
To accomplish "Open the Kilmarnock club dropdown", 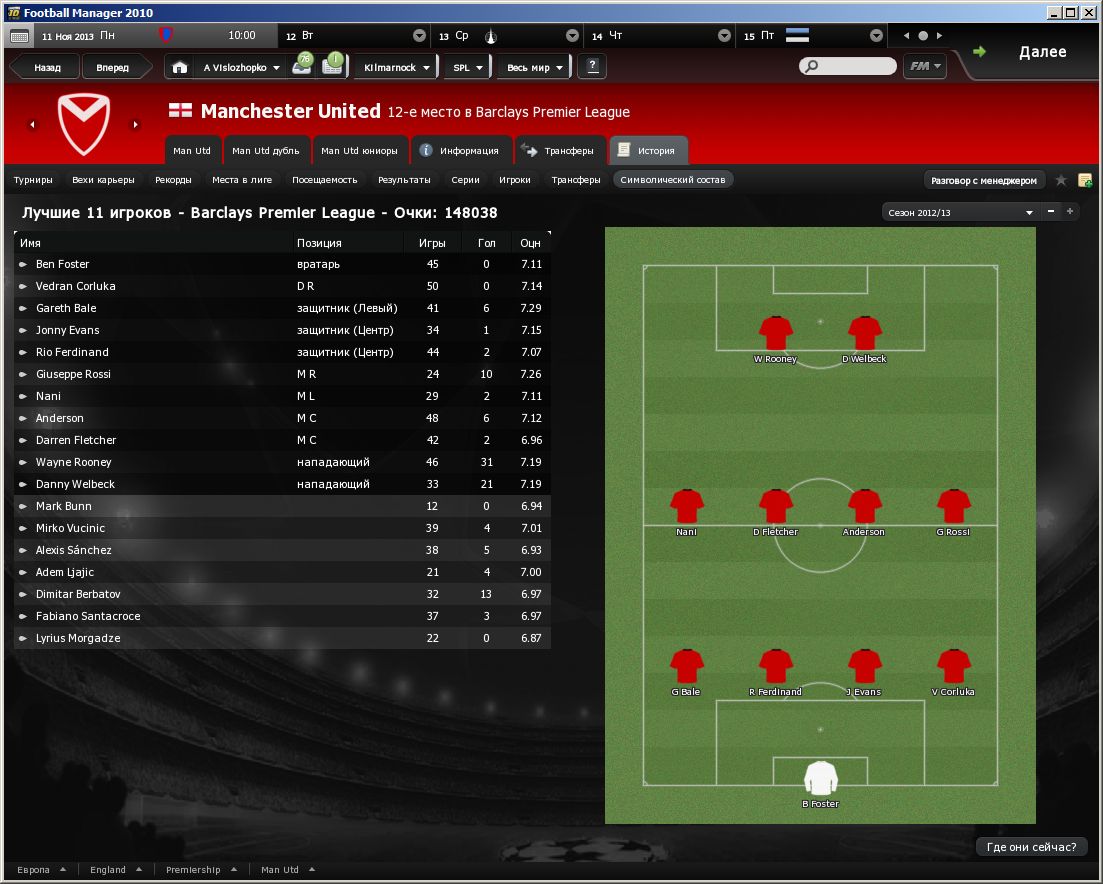I will [x=397, y=68].
